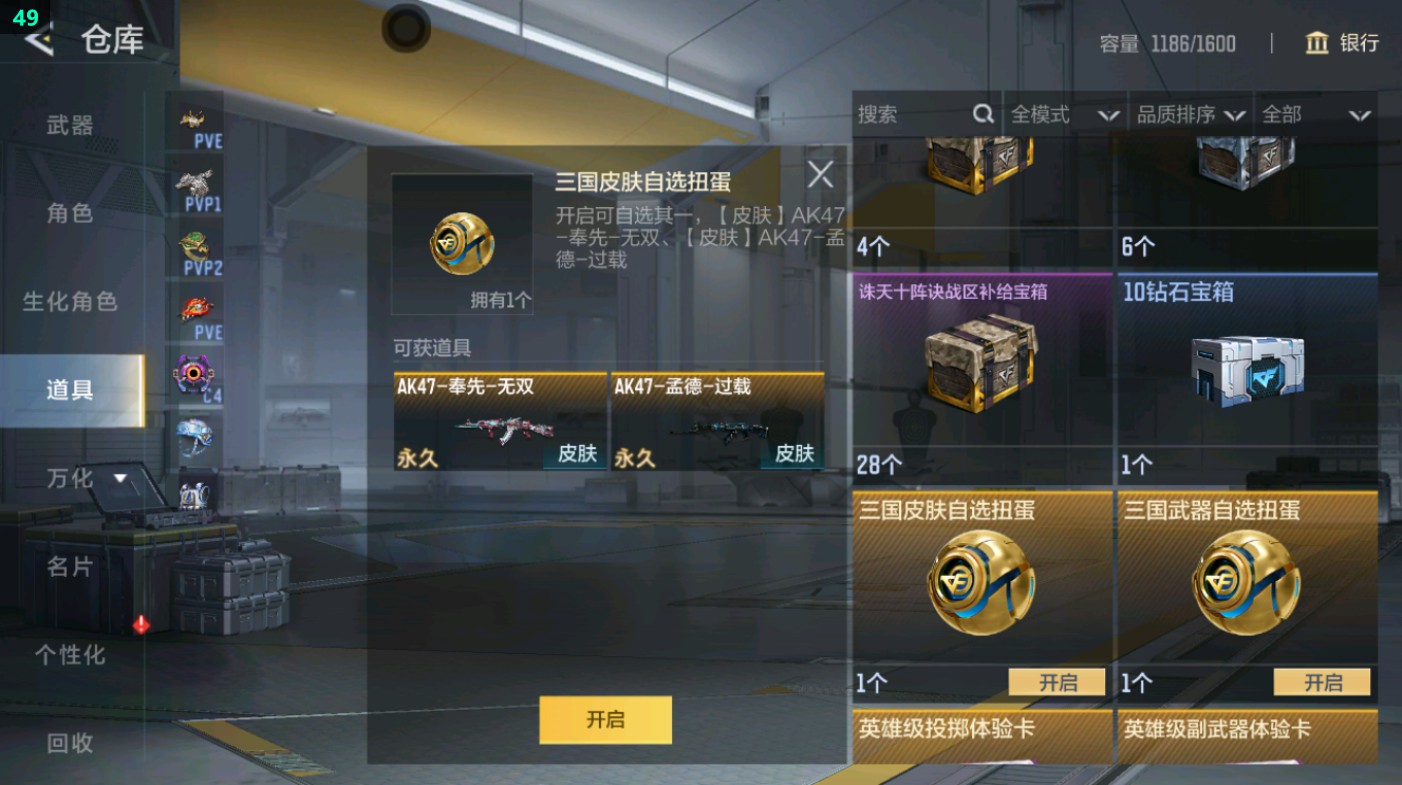Click the search magnifier icon
Image resolution: width=1402 pixels, height=785 pixels.
983,114
